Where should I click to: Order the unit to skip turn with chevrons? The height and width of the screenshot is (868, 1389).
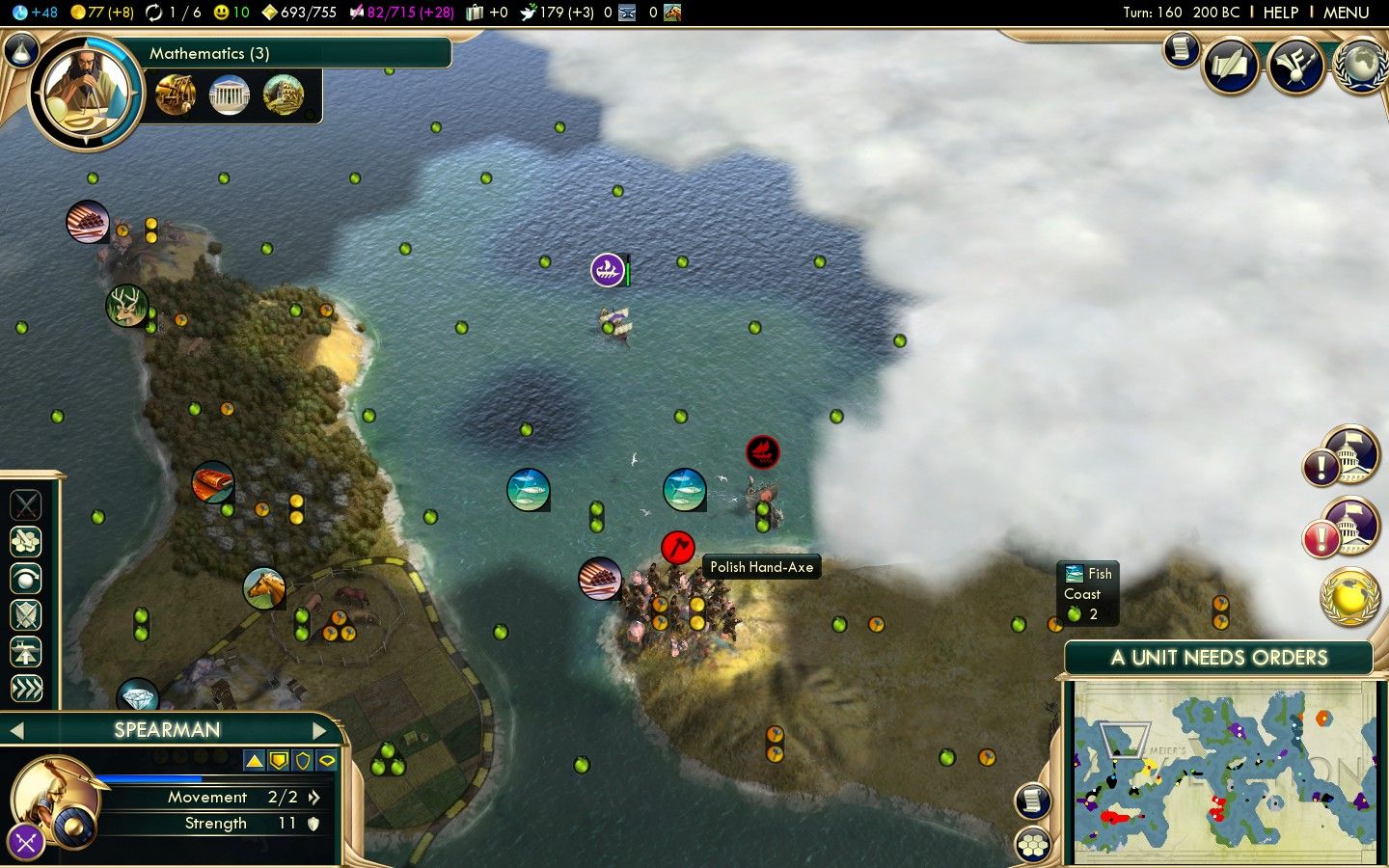[x=25, y=687]
